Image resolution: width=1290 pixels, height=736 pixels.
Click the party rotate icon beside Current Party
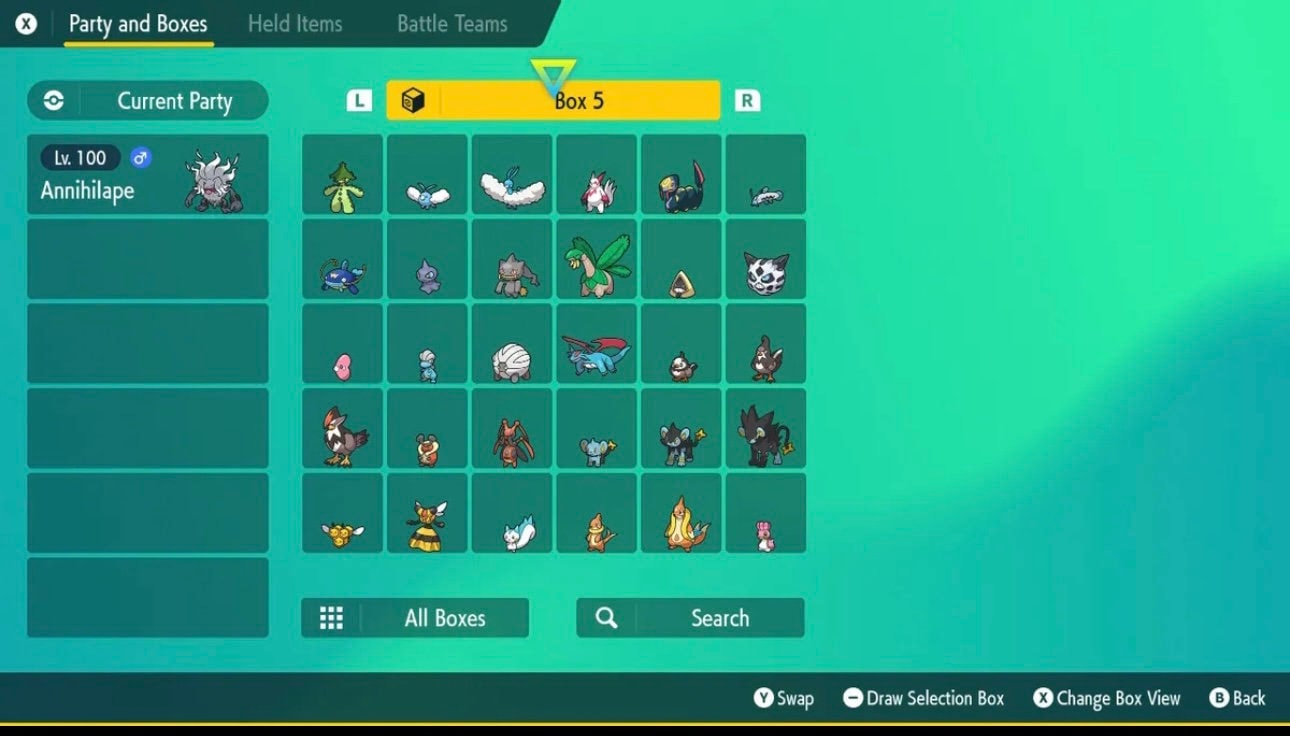point(51,100)
